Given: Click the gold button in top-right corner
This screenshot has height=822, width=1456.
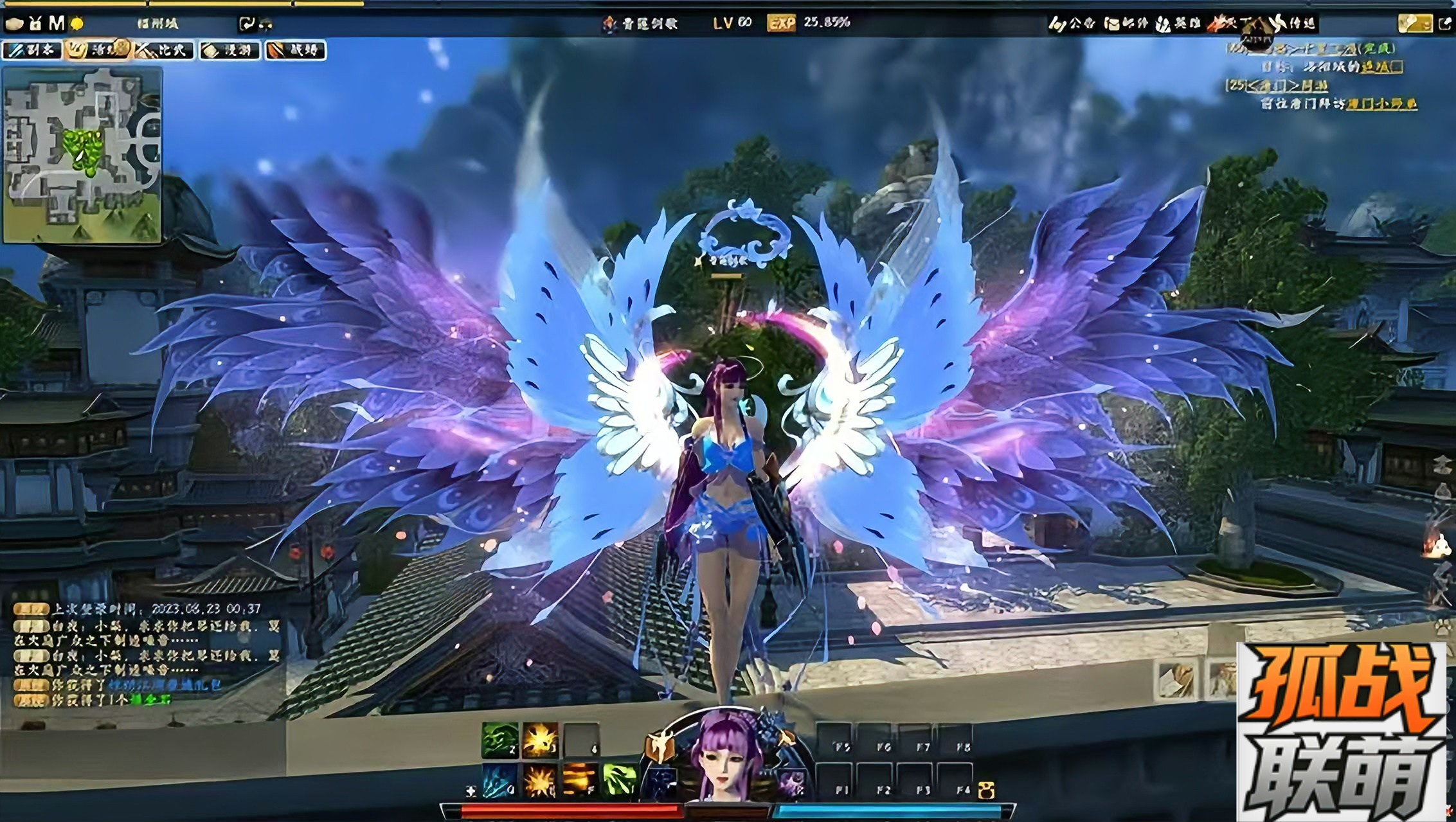Looking at the screenshot, I should [x=1414, y=24].
